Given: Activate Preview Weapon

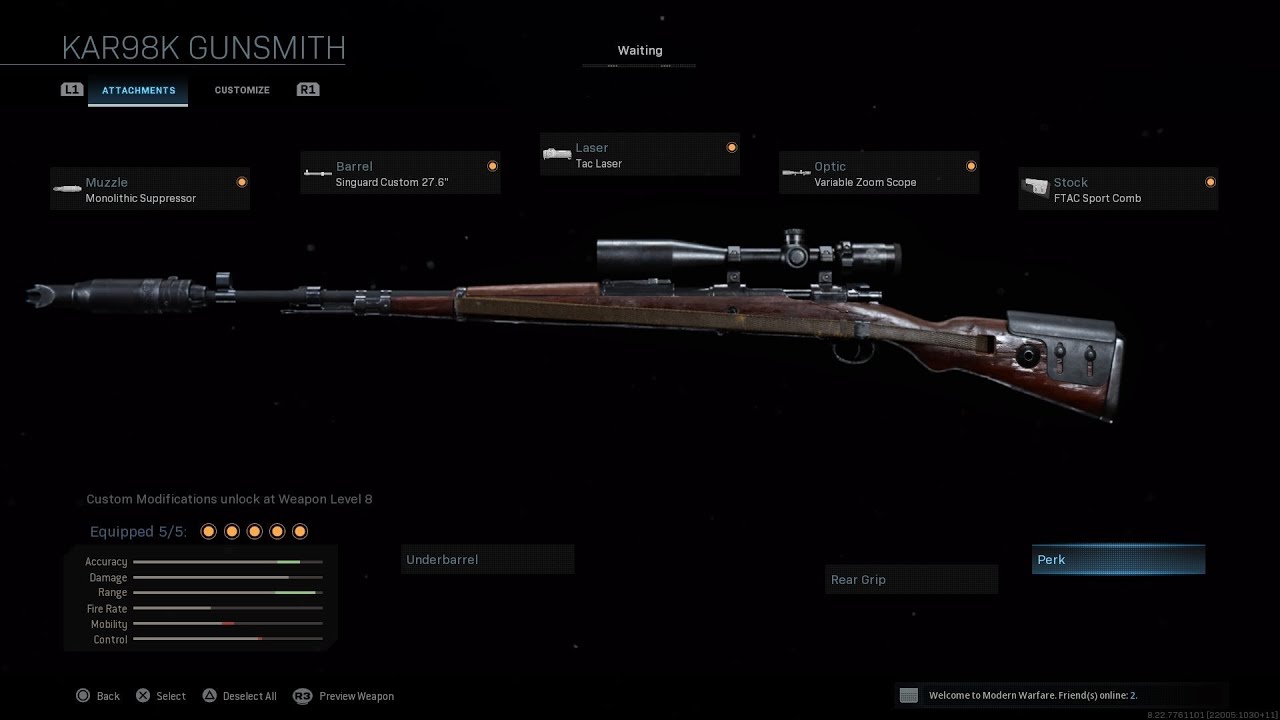Looking at the screenshot, I should coord(344,696).
